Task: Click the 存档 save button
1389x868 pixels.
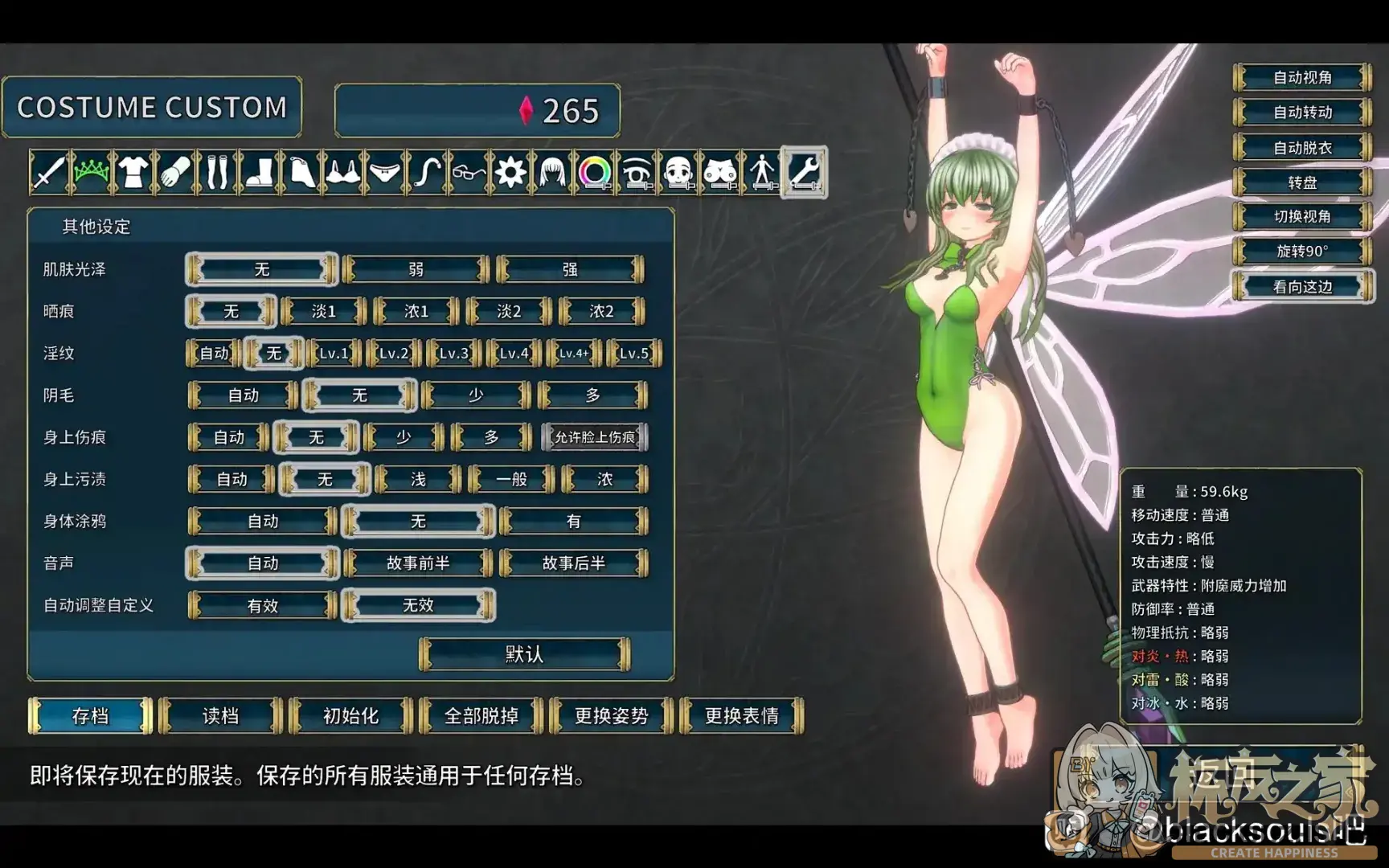Action: (x=90, y=715)
